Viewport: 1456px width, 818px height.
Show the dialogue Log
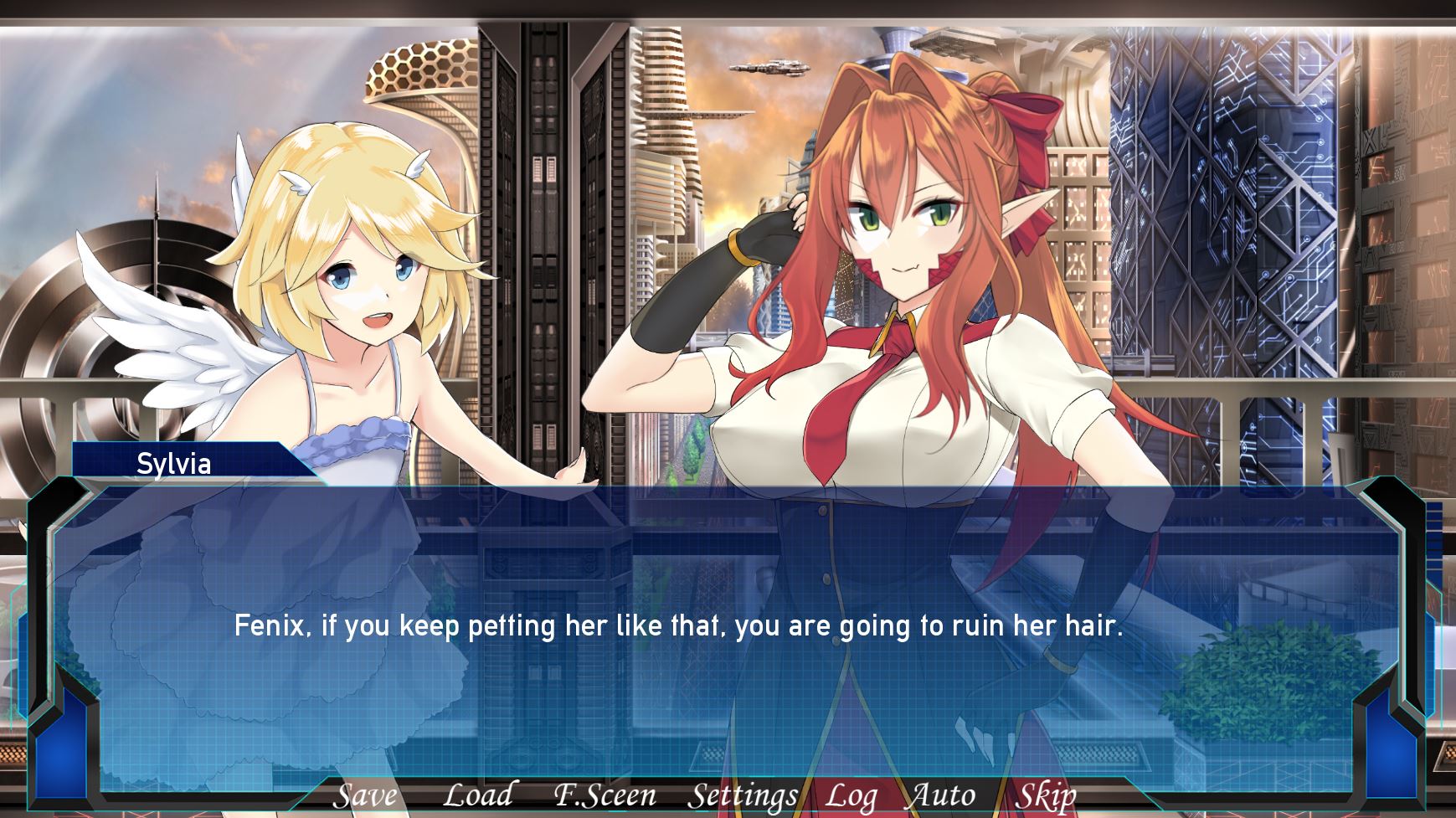click(851, 795)
